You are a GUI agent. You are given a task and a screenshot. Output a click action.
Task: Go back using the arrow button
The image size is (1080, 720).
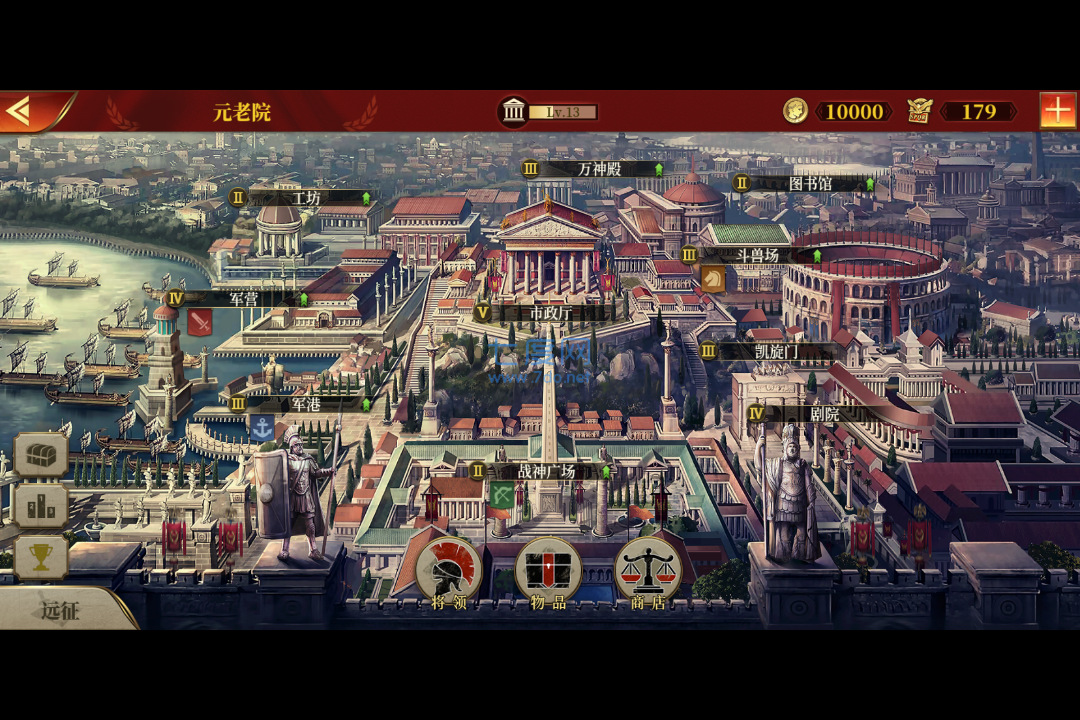pos(20,111)
